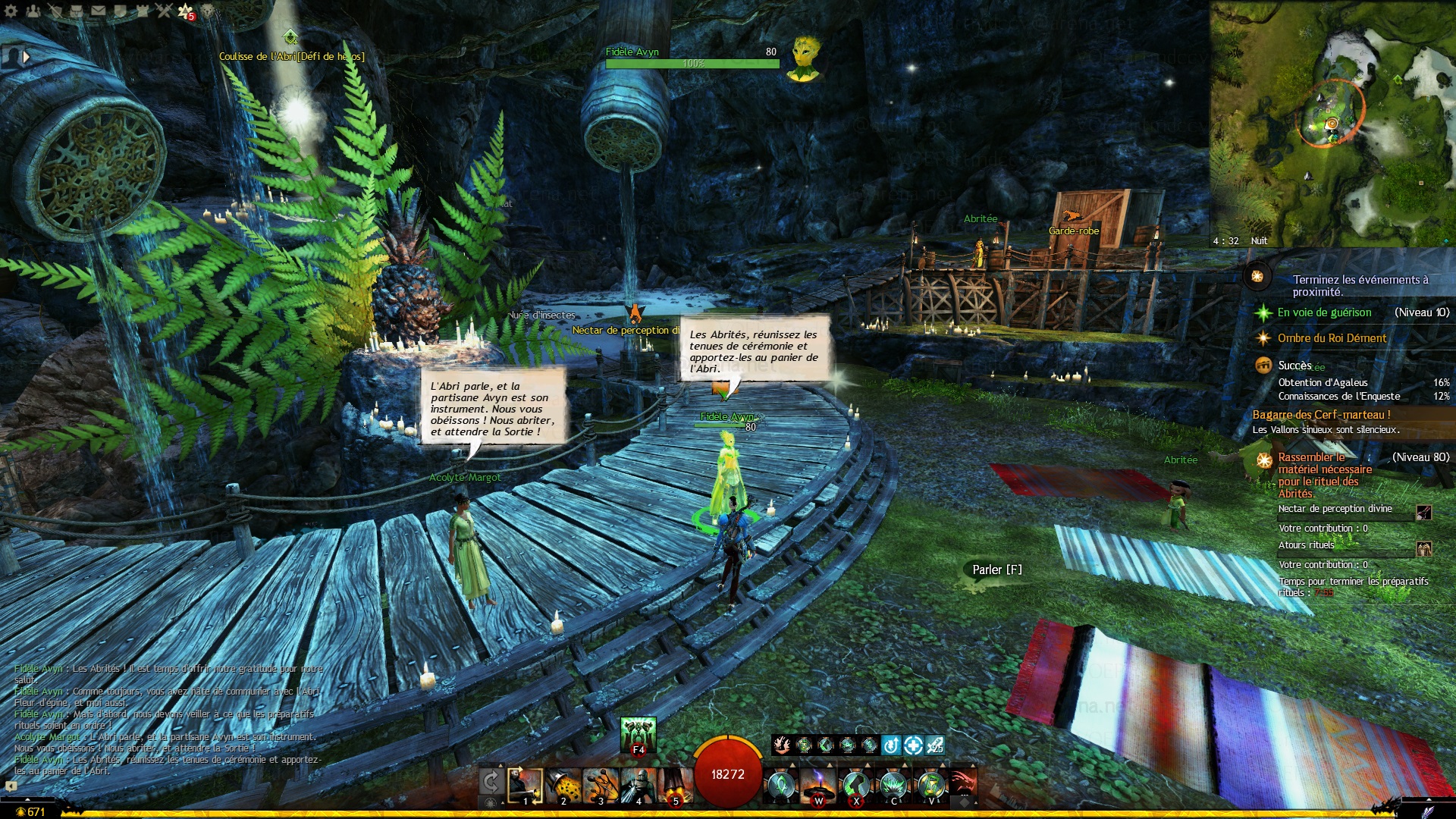Open the crossed swords PvP icon
This screenshot has width=1456, height=819.
click(x=164, y=11)
